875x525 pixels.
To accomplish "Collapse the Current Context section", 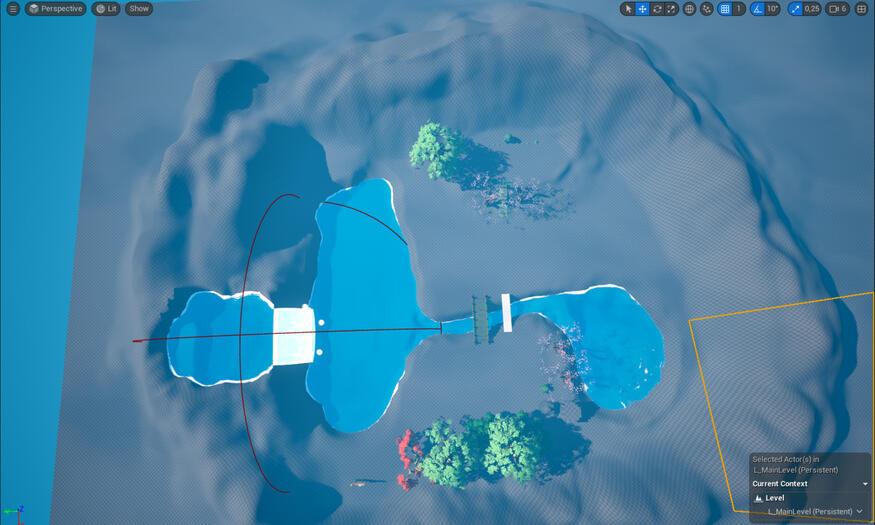I will 865,484.
